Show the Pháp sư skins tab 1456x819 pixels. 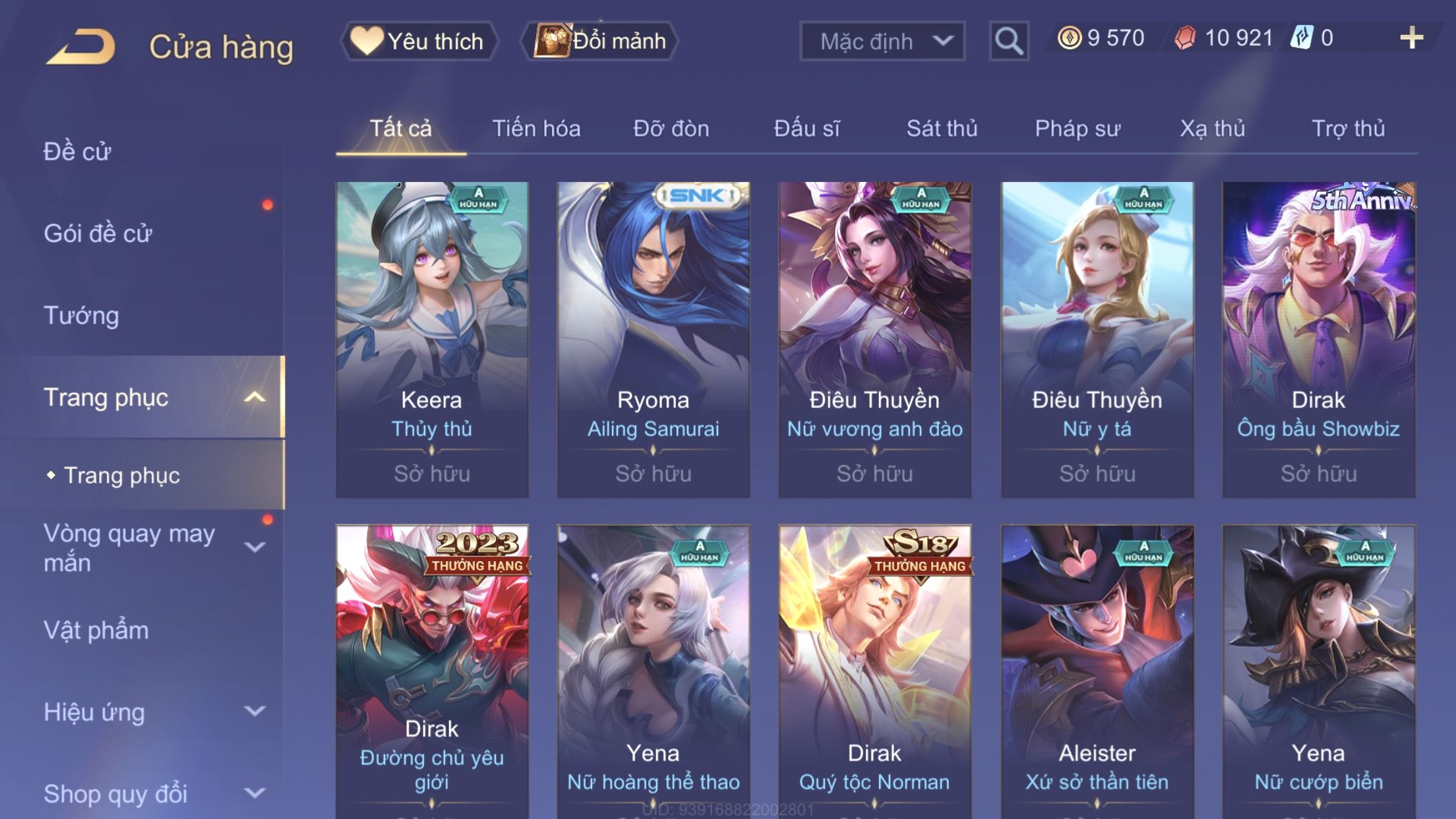pyautogui.click(x=1077, y=129)
